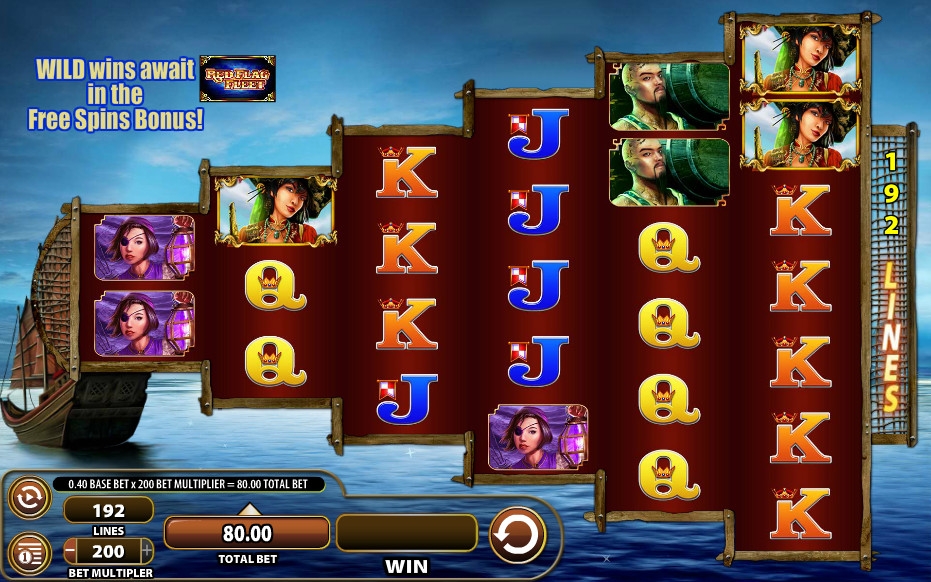Decrease the bet multiplier with the minus button
Viewport: 931px width, 582px height.
[70, 551]
